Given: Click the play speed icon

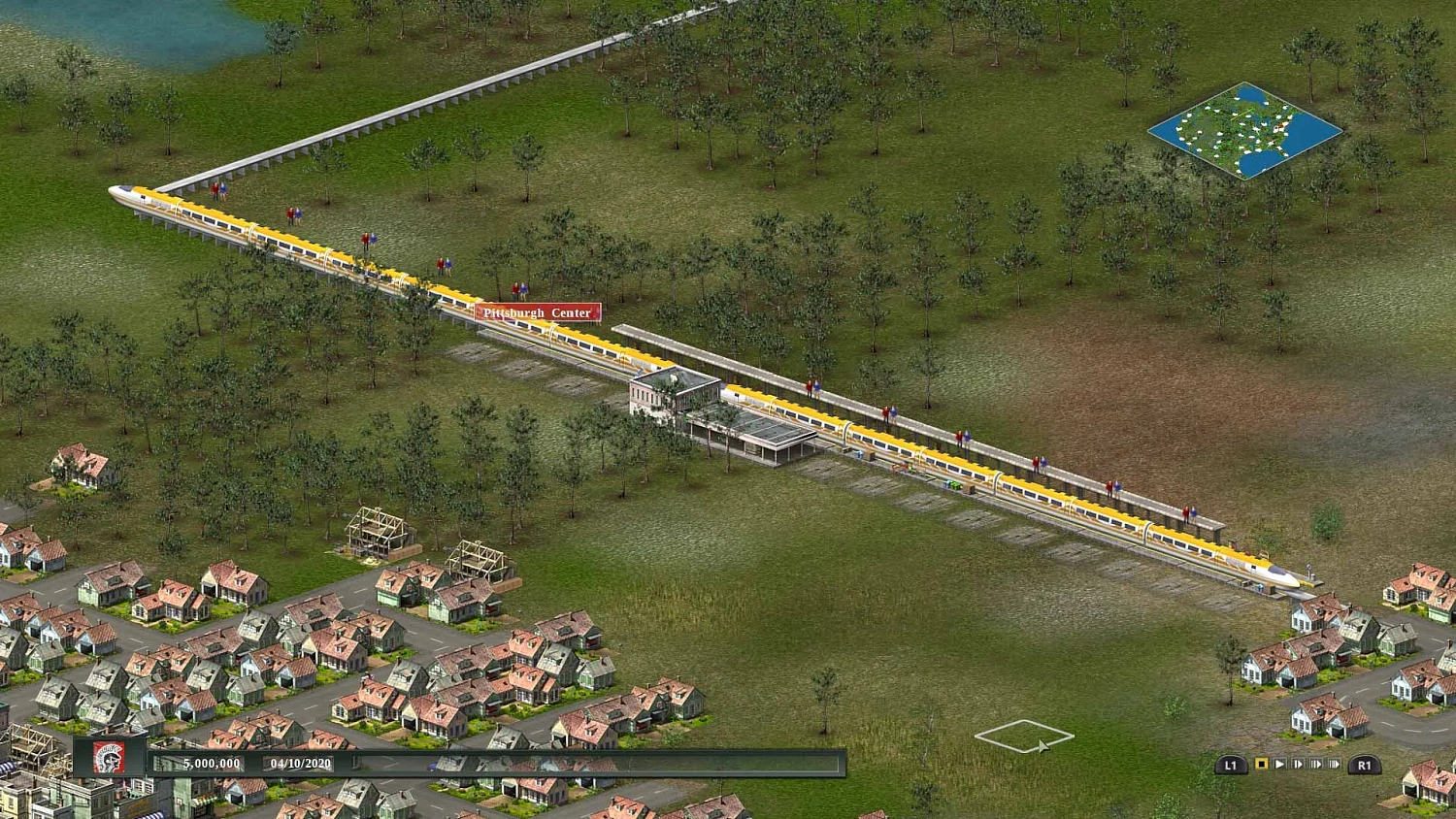Looking at the screenshot, I should [1280, 765].
